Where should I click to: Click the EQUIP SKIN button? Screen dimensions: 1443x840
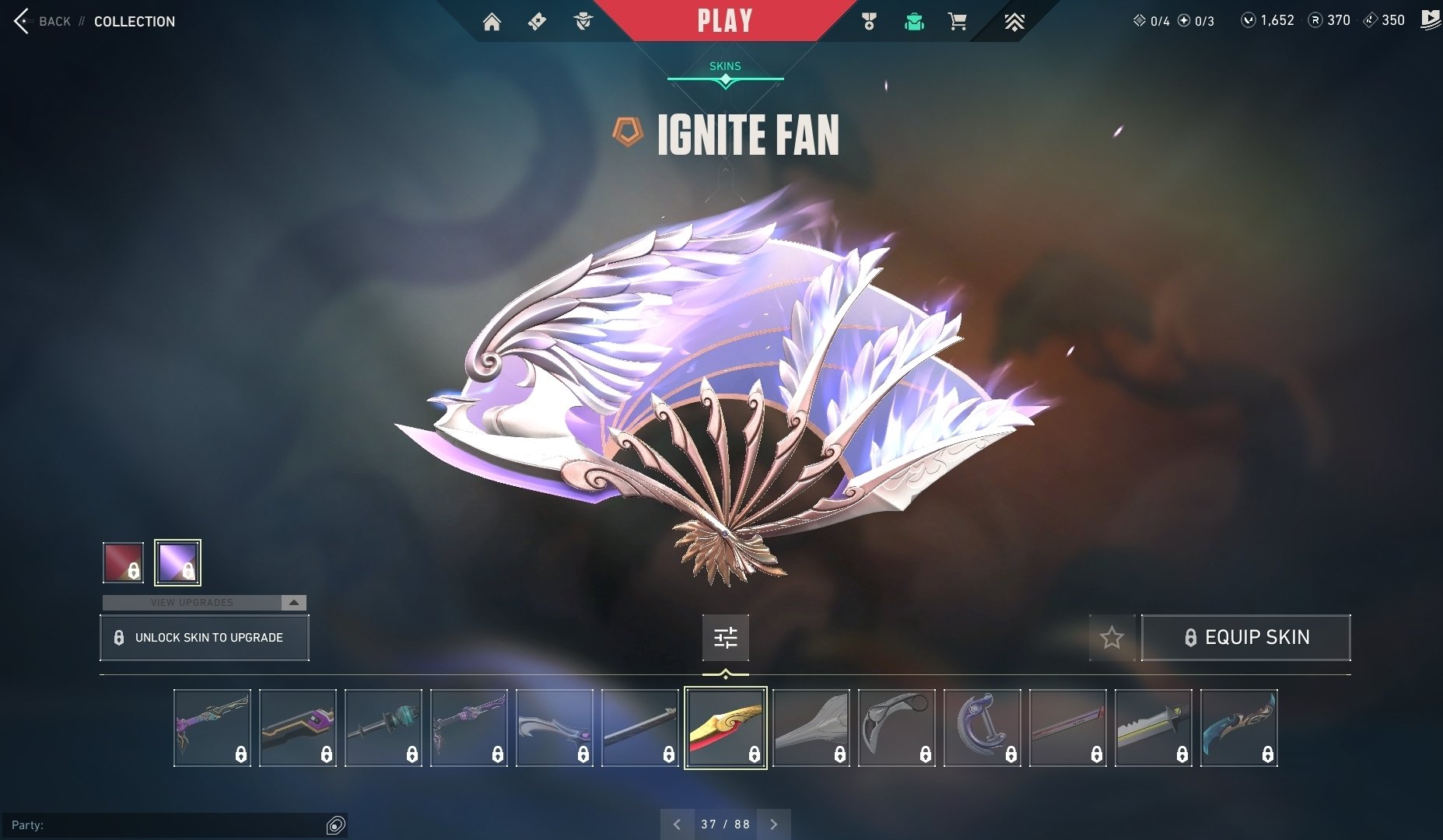click(x=1245, y=637)
